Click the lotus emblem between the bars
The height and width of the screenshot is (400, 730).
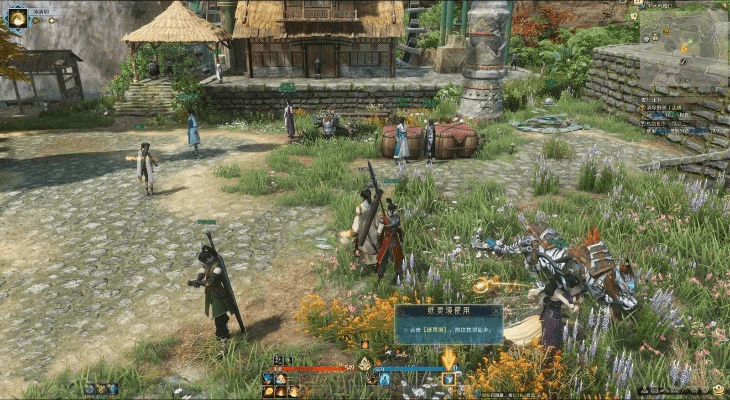pos(365,363)
